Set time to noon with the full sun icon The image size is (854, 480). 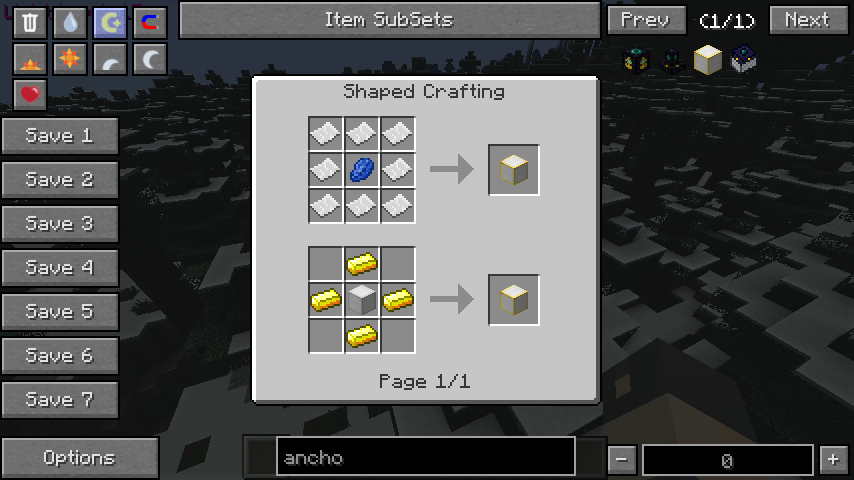coord(70,60)
